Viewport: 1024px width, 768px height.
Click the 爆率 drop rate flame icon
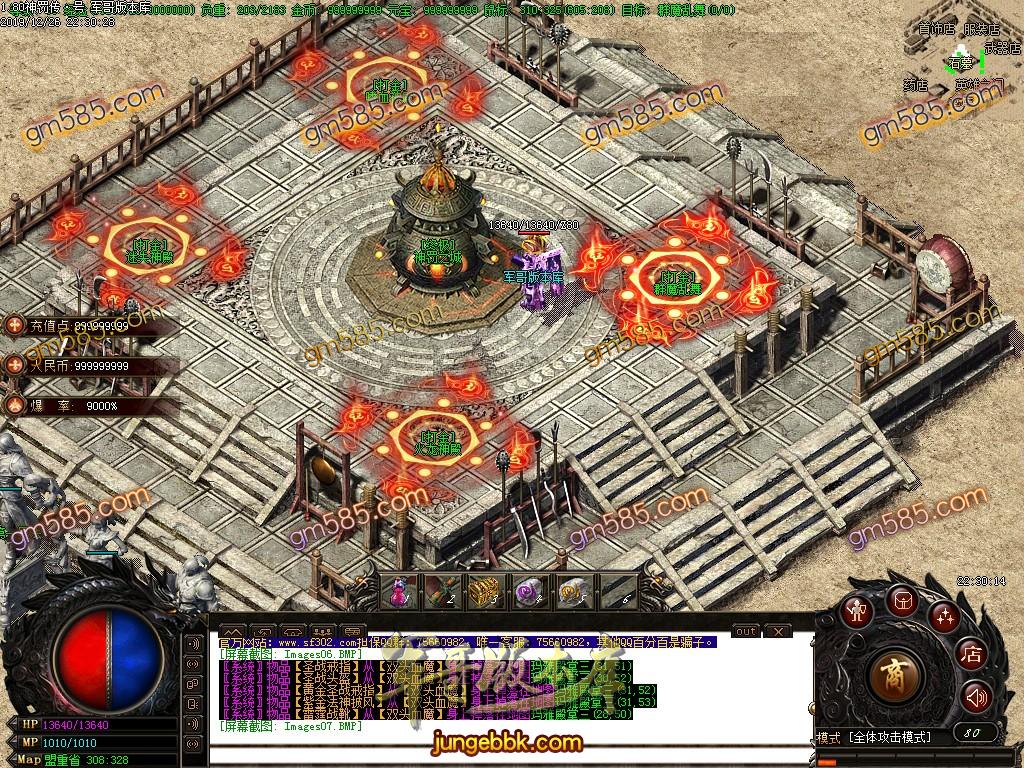click(15, 405)
